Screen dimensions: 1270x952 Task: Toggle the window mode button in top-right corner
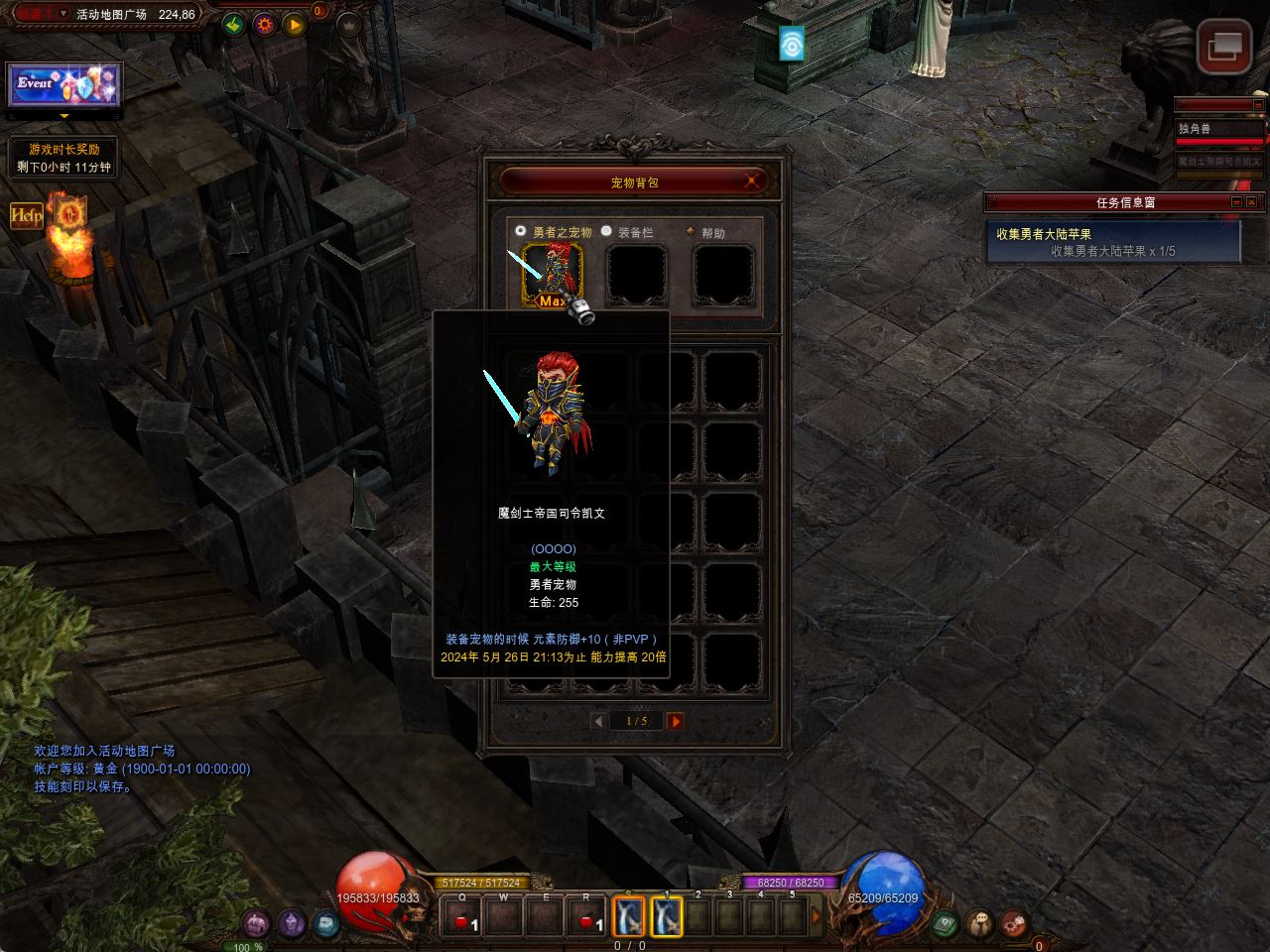pyautogui.click(x=1223, y=47)
